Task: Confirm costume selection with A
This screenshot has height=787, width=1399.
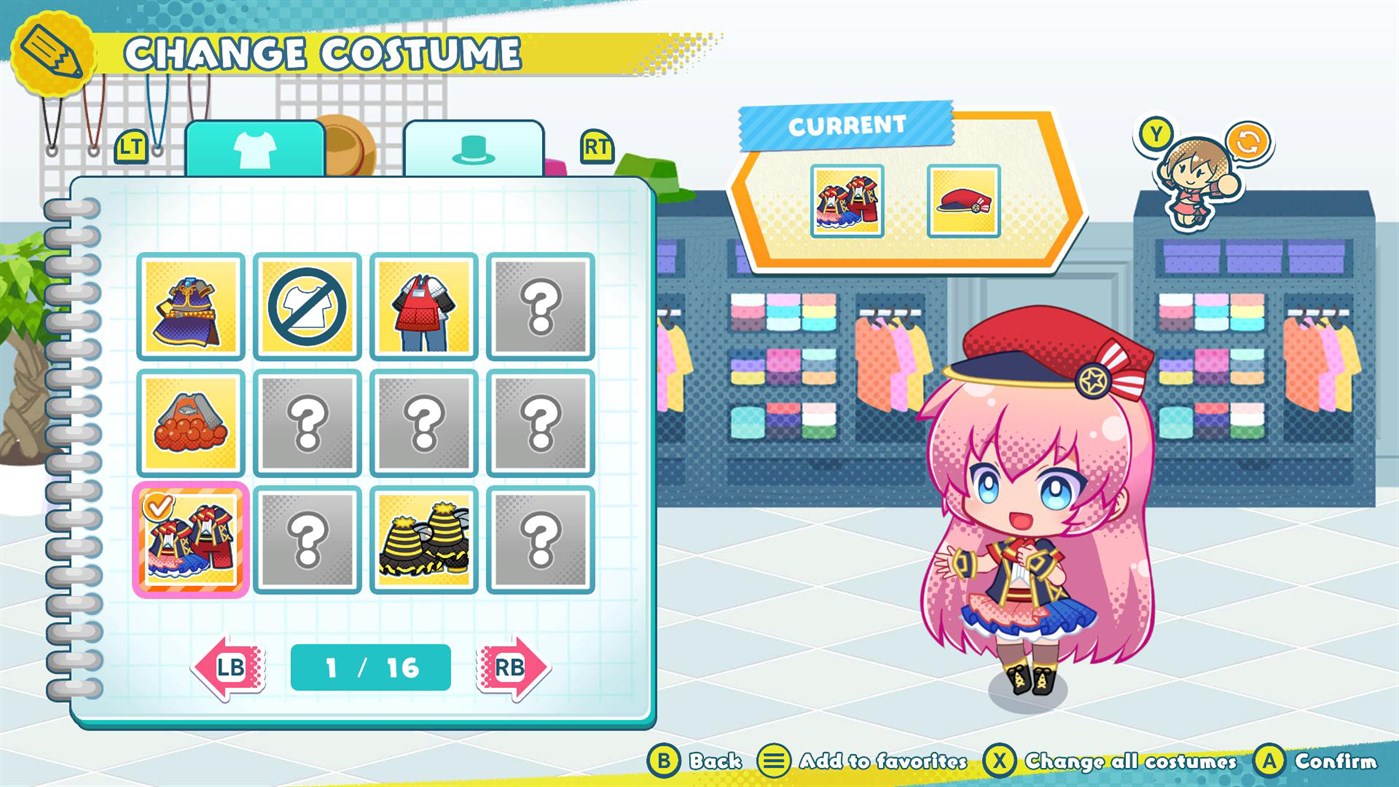Action: 1270,761
